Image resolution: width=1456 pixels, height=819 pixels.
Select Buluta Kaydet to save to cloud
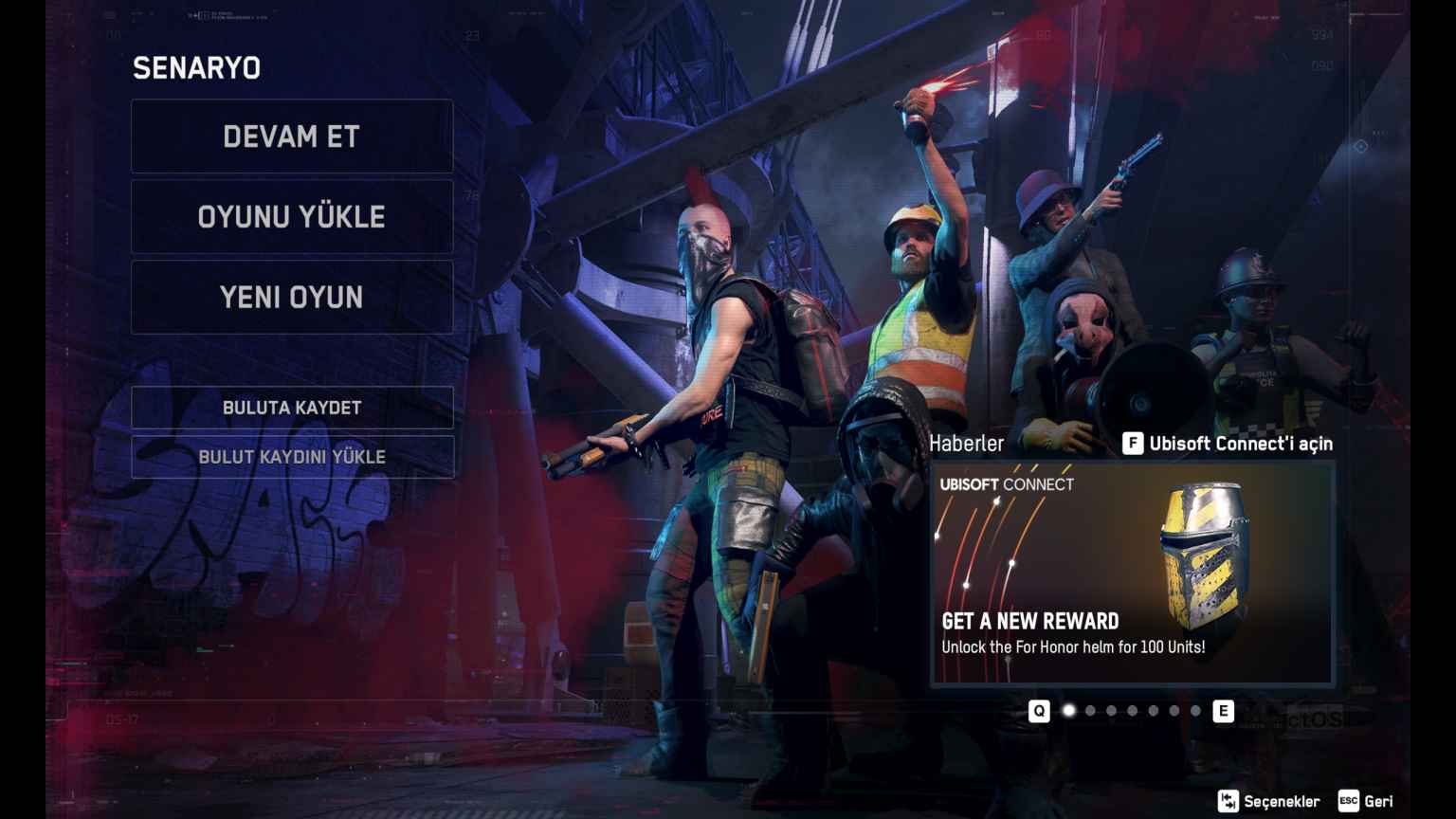coord(292,408)
